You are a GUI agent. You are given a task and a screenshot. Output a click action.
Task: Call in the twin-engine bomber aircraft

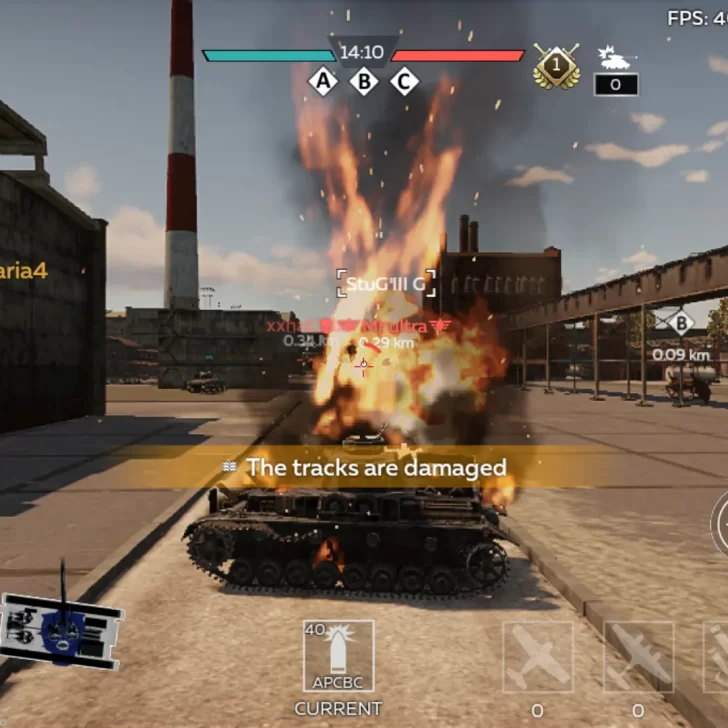(638, 656)
